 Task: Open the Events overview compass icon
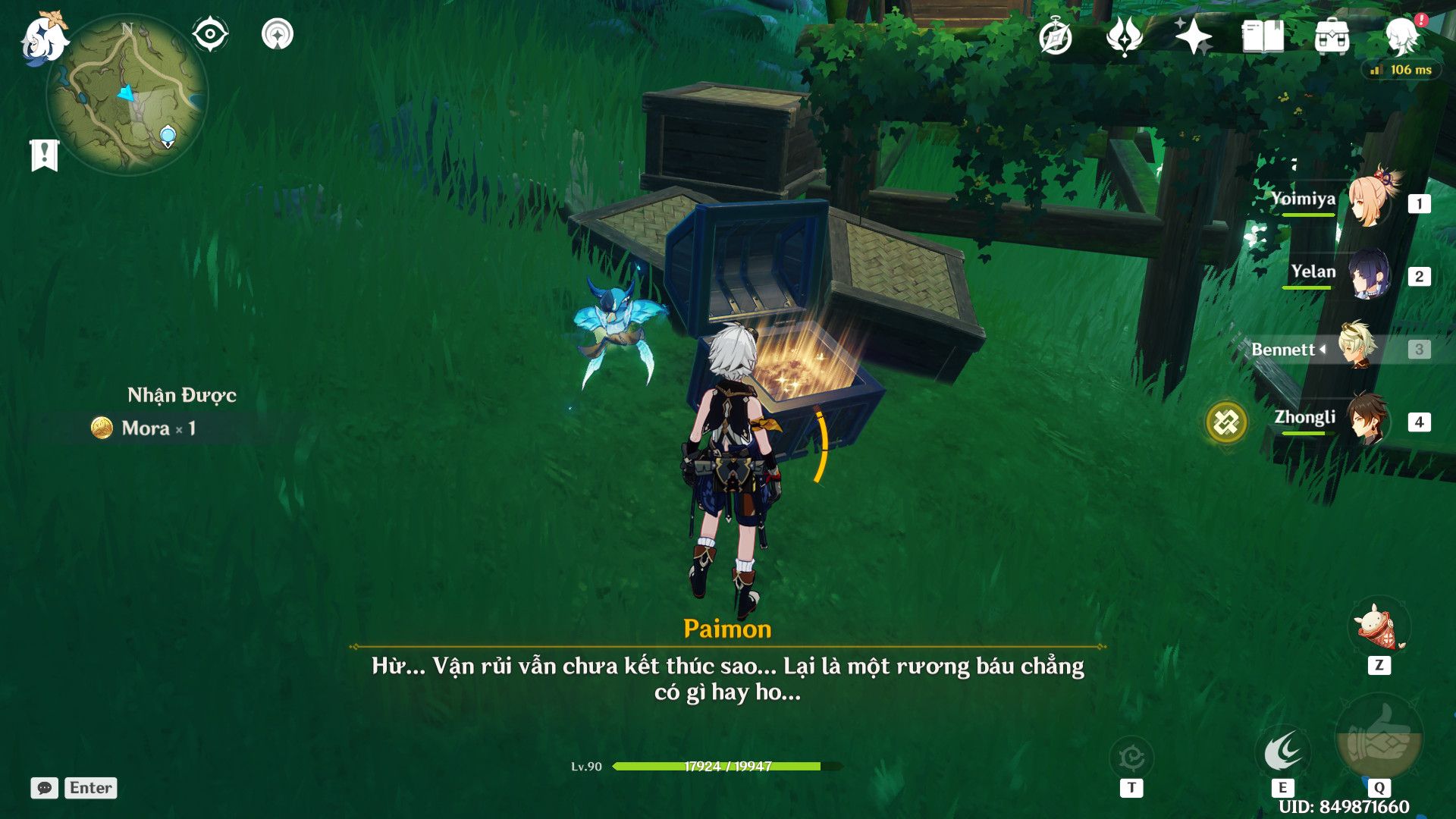click(x=1057, y=33)
